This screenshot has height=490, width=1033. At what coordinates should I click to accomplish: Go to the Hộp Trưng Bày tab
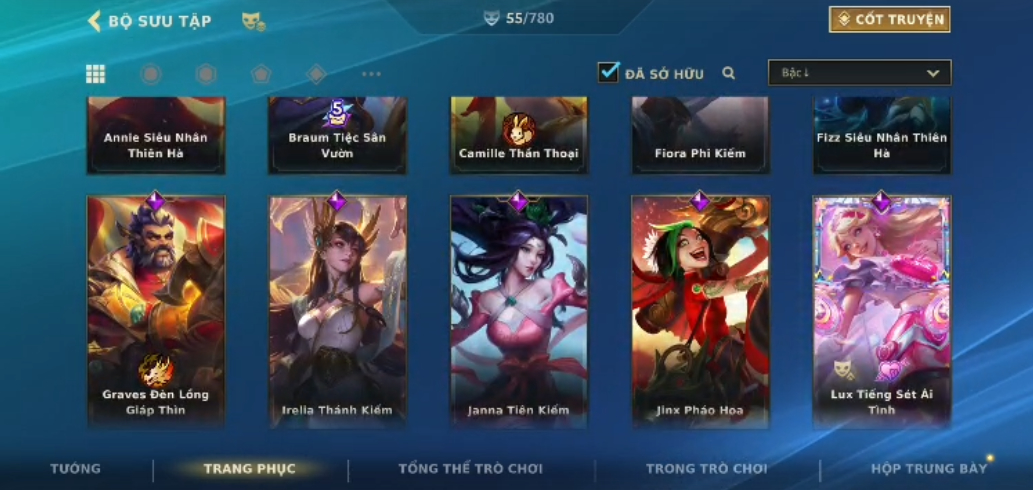pyautogui.click(x=929, y=468)
